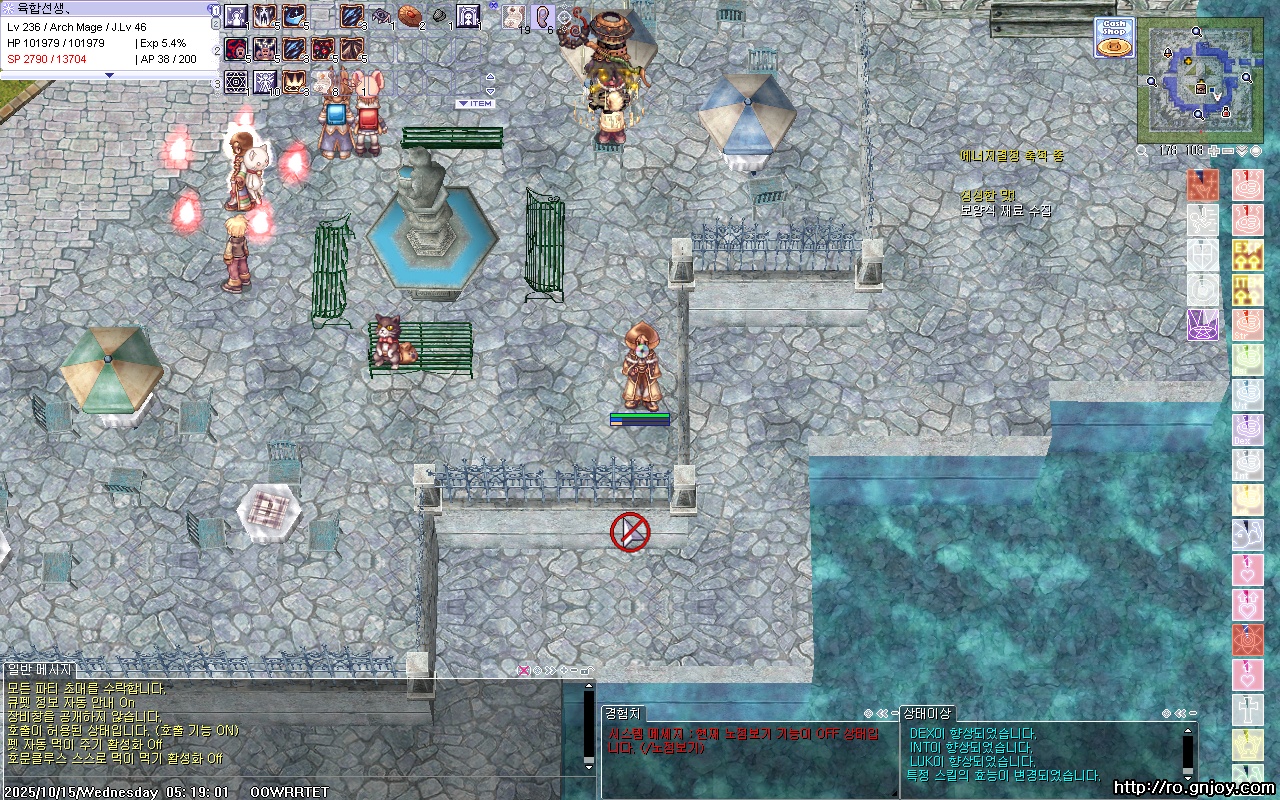Screen dimensions: 1280x800
Task: Select the 상태이상 chat tab
Action: 927,713
